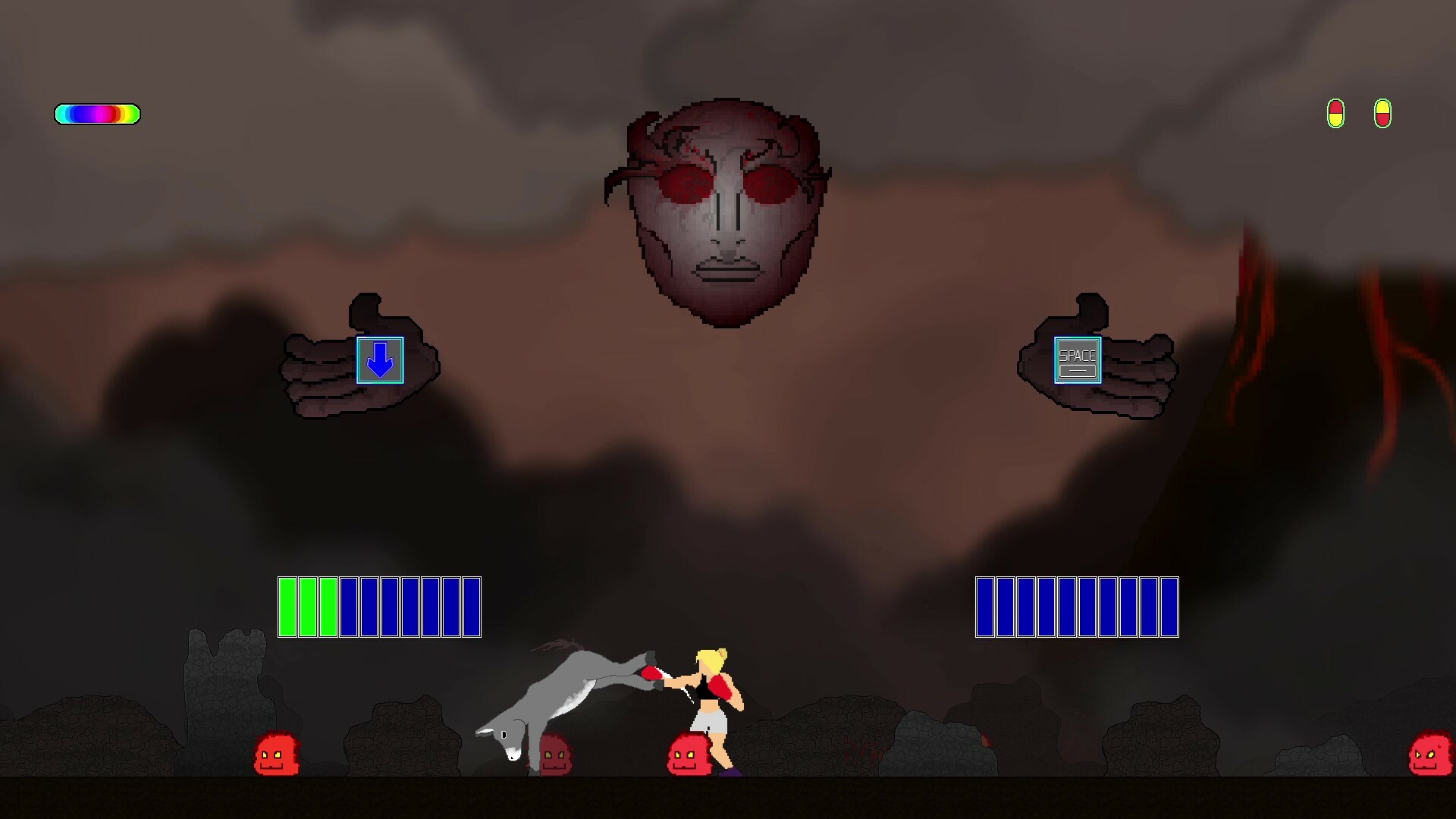
Task: Expand the right segmented charge bar
Action: (x=1077, y=607)
